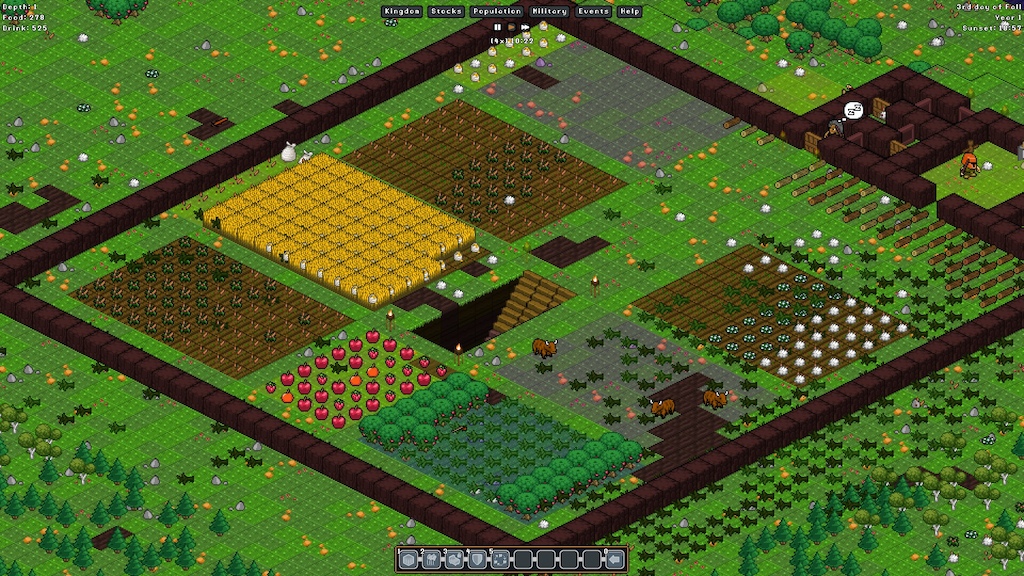Open the Help menu
This screenshot has height=576, width=1024.
[629, 11]
